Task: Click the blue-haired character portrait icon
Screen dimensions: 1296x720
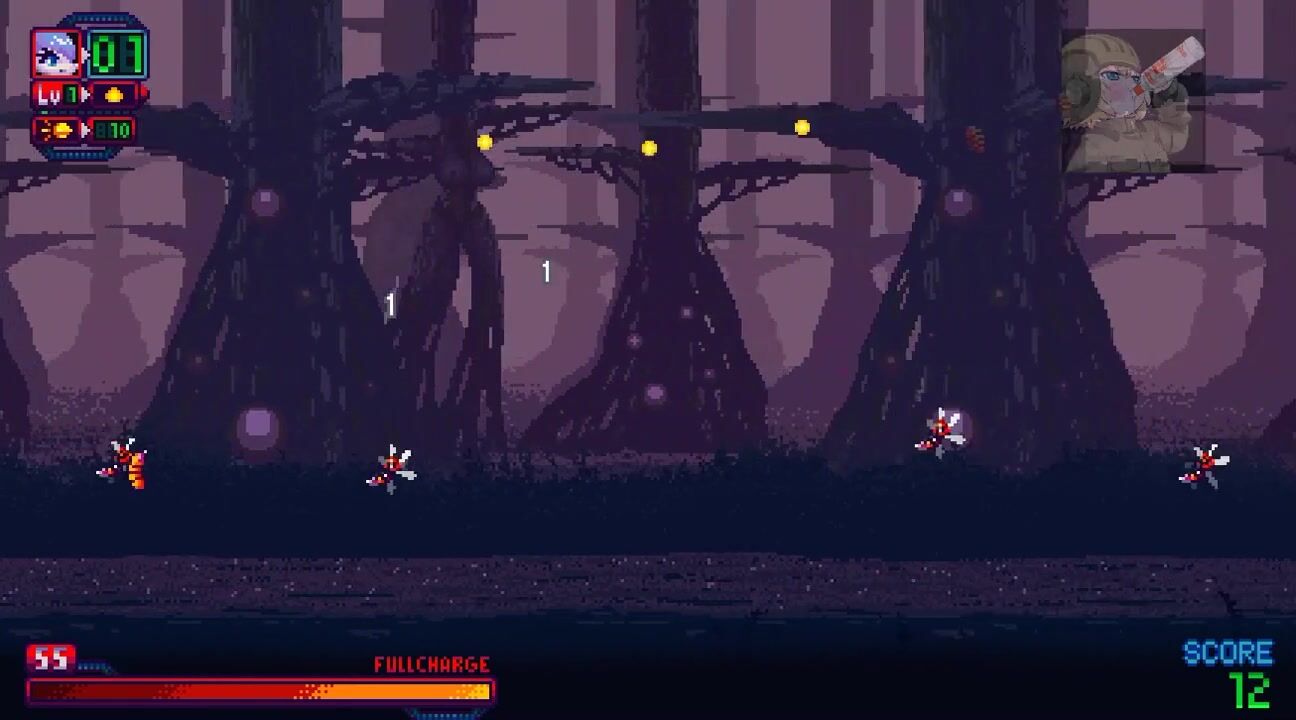Action: click(56, 54)
